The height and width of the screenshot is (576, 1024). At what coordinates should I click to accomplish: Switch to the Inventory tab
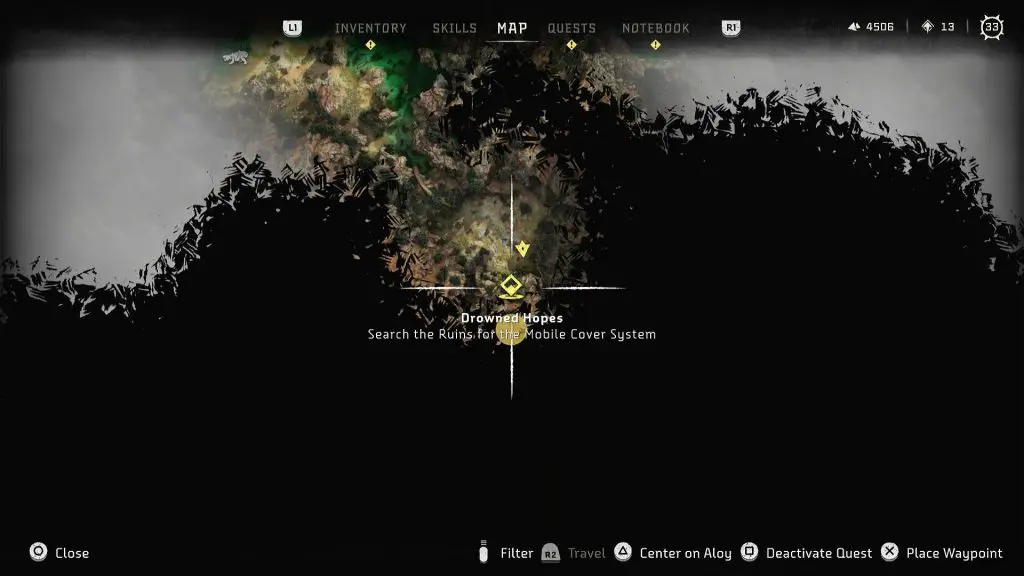pyautogui.click(x=370, y=28)
